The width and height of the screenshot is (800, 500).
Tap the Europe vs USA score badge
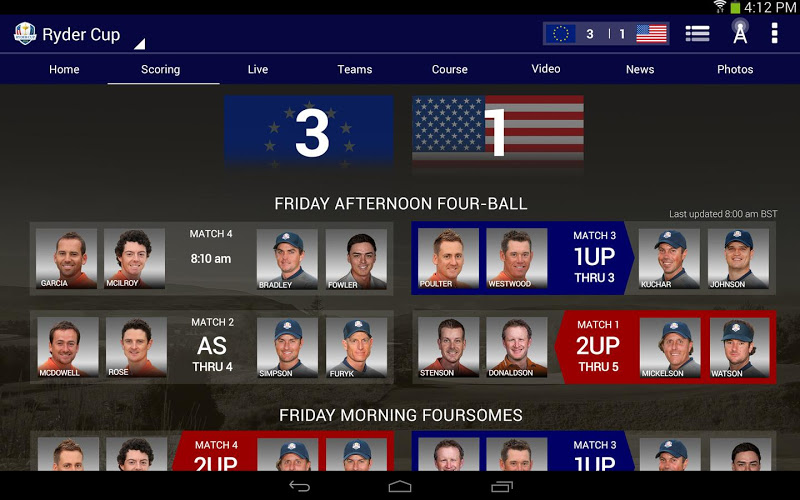tap(606, 34)
